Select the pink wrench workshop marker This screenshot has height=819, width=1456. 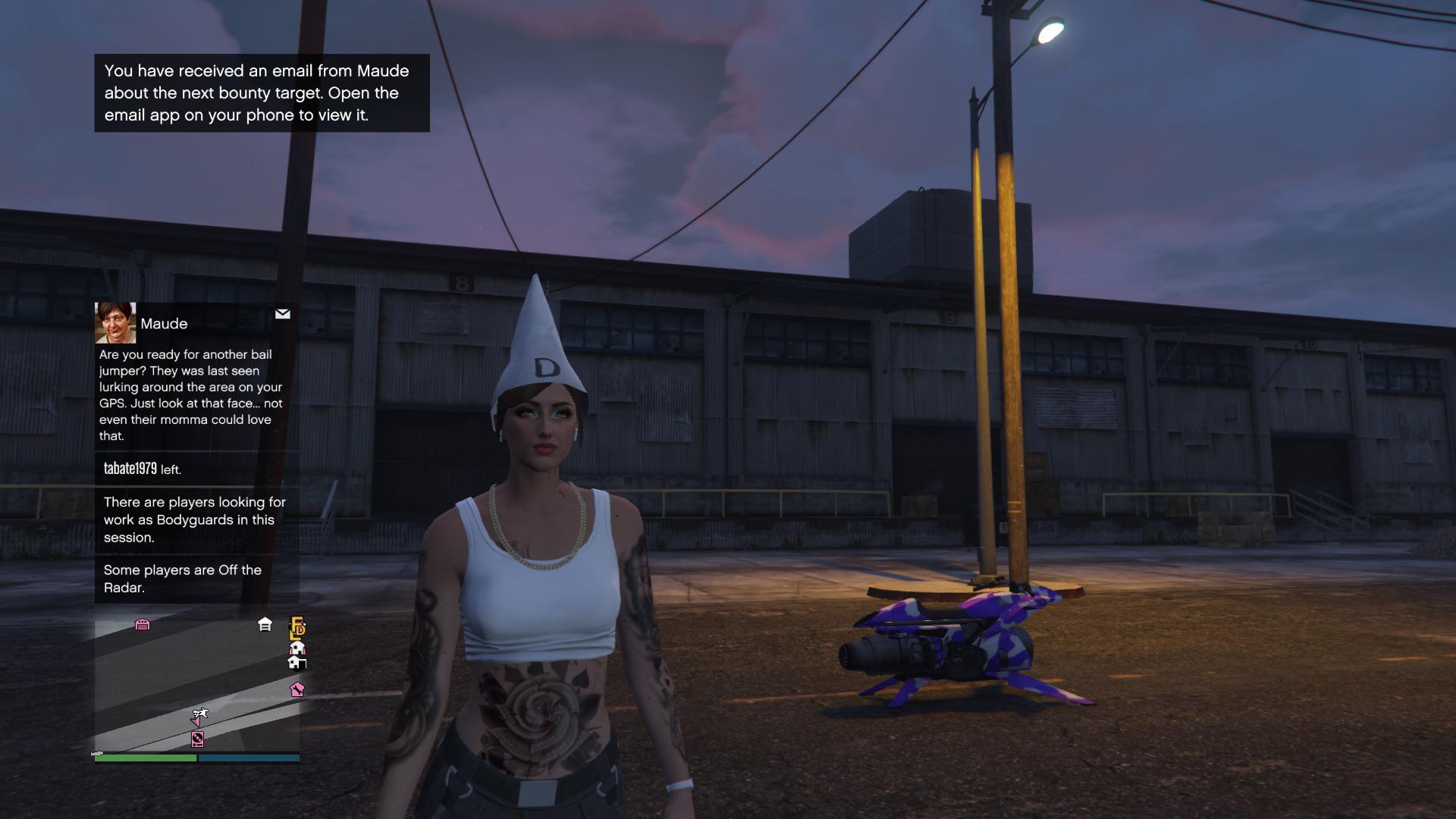[x=297, y=689]
